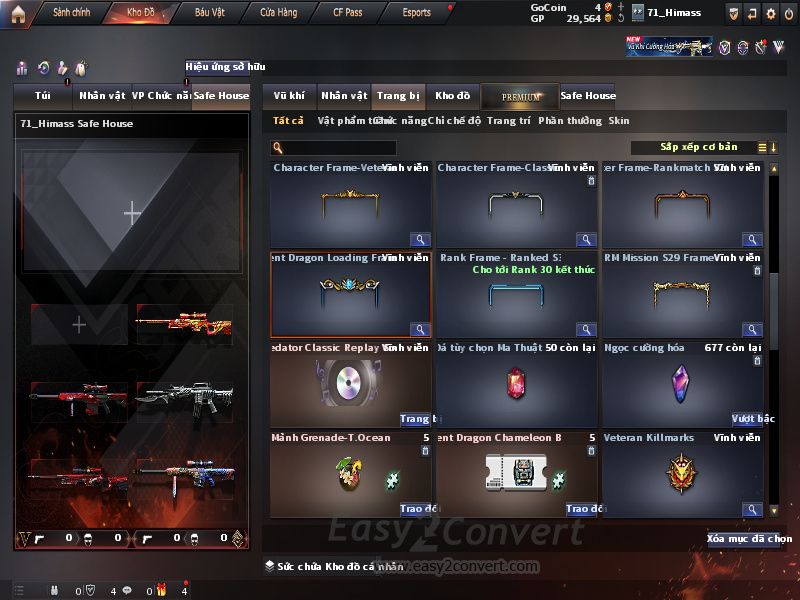The height and width of the screenshot is (600, 800).
Task: Open the Túi bag tab
Action: pos(42,96)
